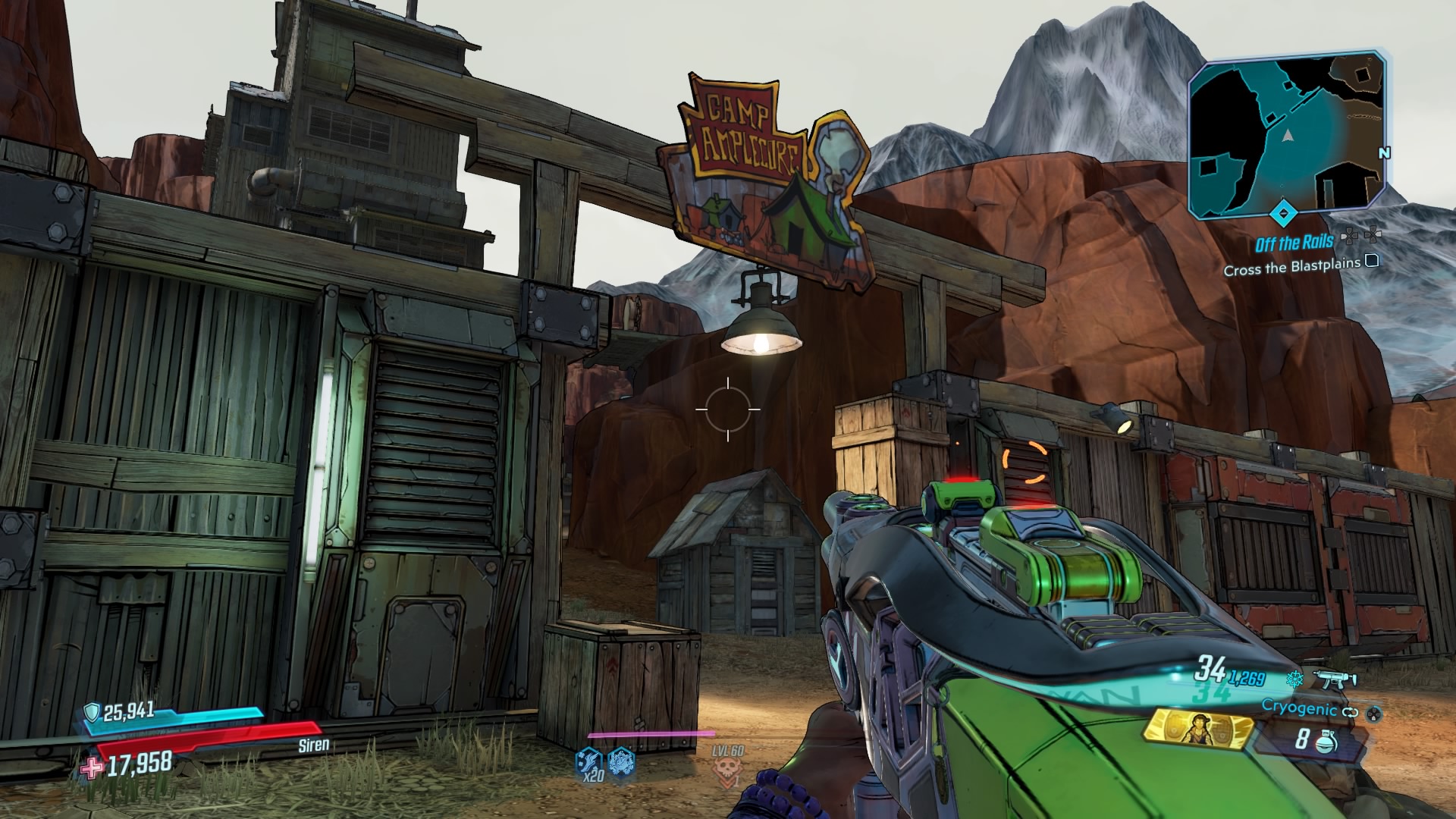Click the shield icon beside 25,941
The width and height of the screenshot is (1456, 819).
point(93,713)
